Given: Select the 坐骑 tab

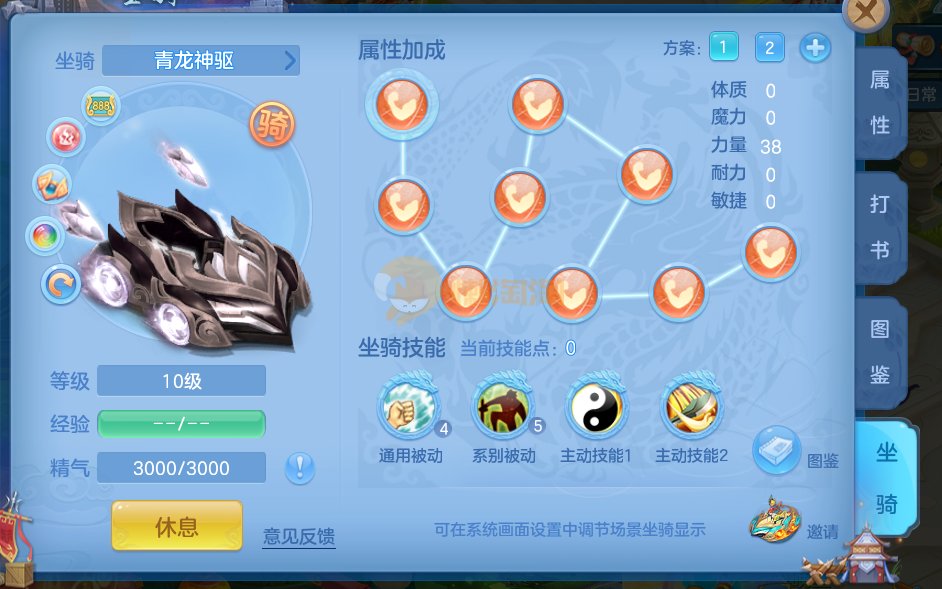Looking at the screenshot, I should tap(886, 477).
